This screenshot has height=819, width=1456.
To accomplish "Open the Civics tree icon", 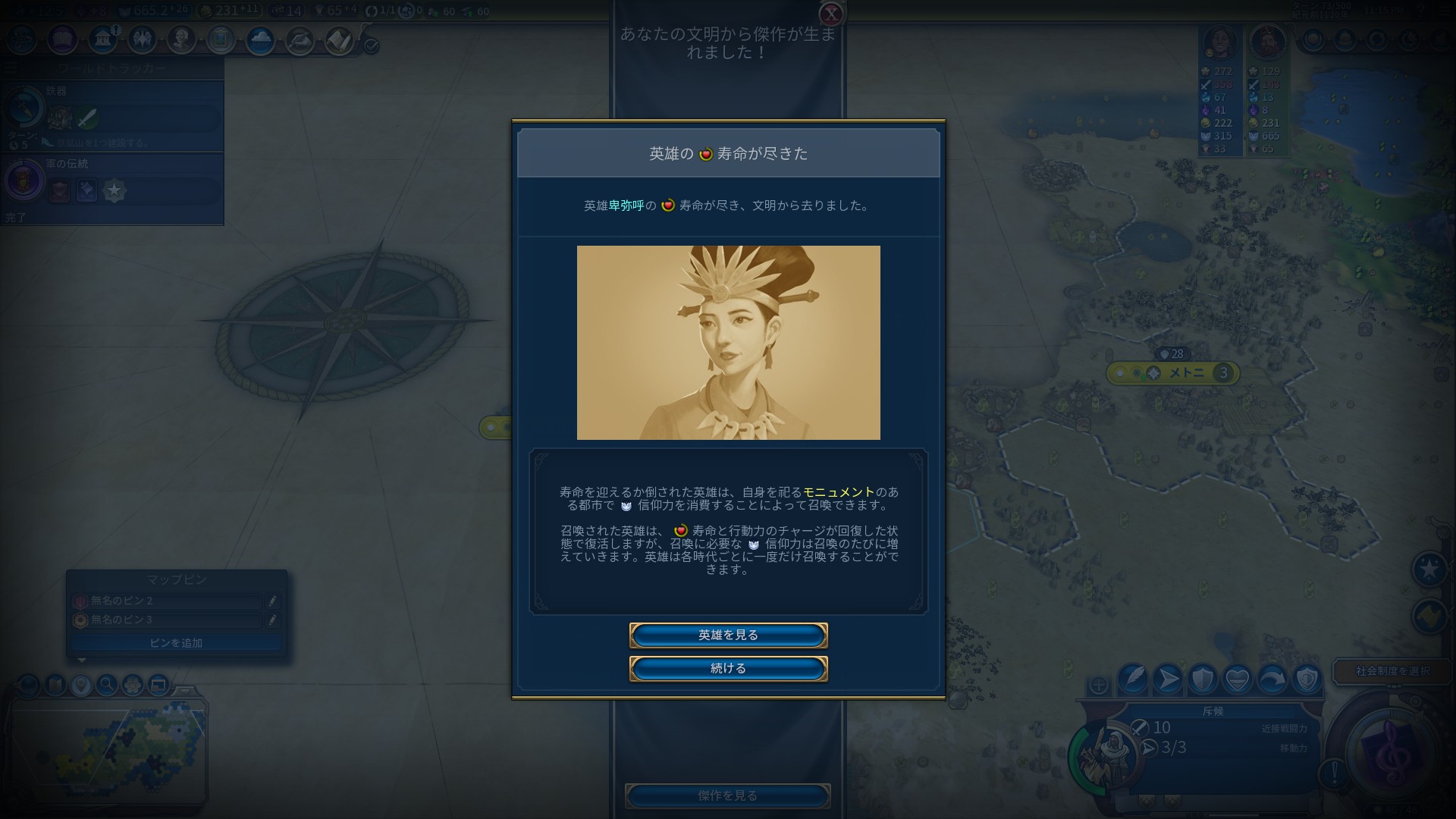I will pos(62,40).
